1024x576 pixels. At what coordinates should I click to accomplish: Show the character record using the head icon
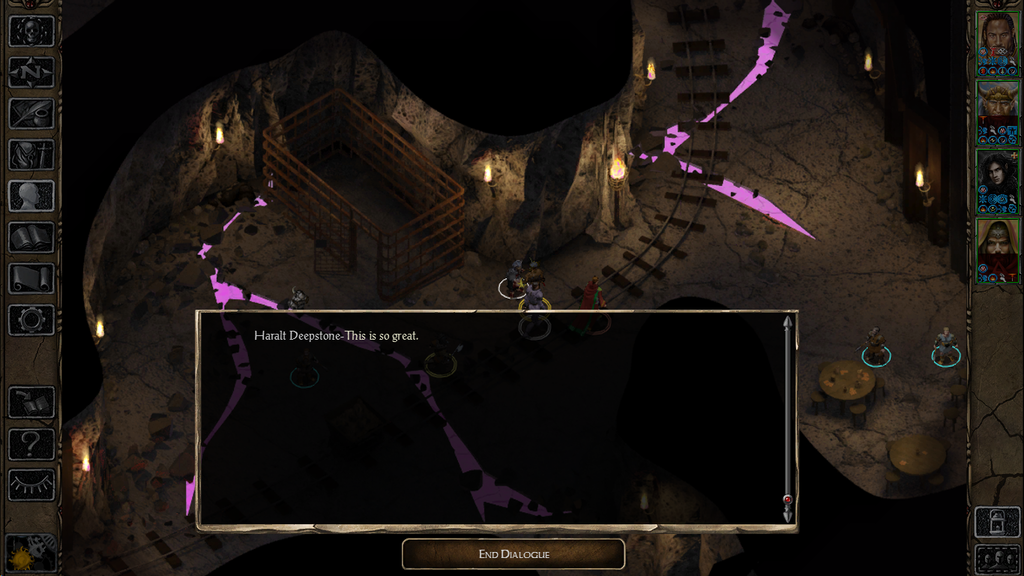31,196
